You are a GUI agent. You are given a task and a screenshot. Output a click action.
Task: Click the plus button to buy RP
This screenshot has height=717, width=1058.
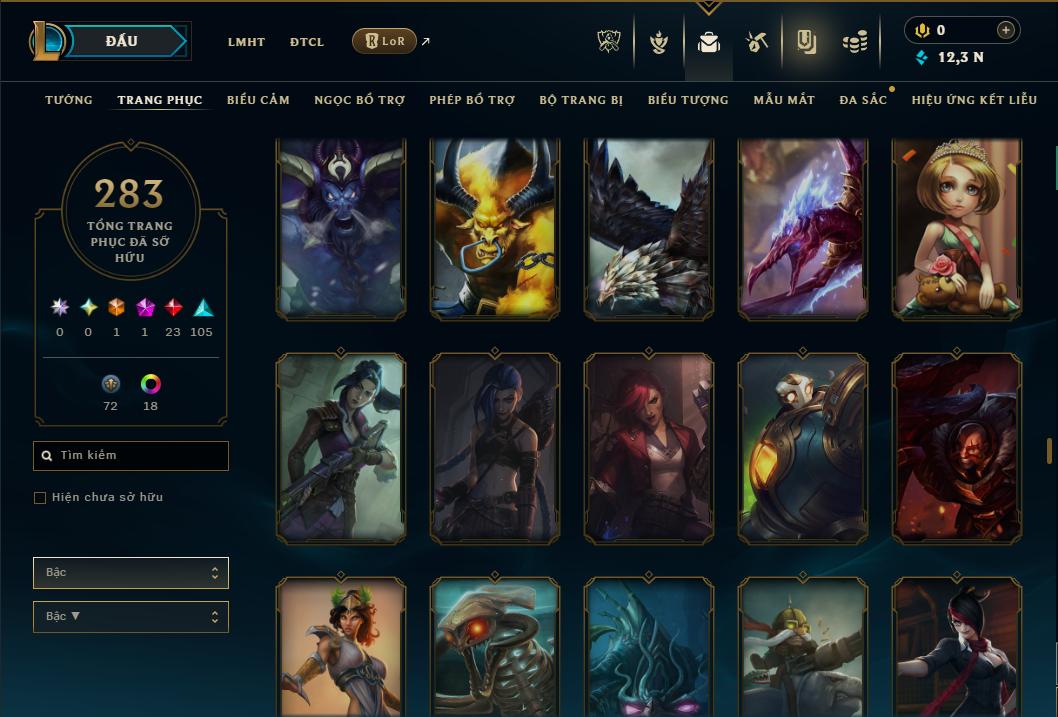pos(1006,30)
